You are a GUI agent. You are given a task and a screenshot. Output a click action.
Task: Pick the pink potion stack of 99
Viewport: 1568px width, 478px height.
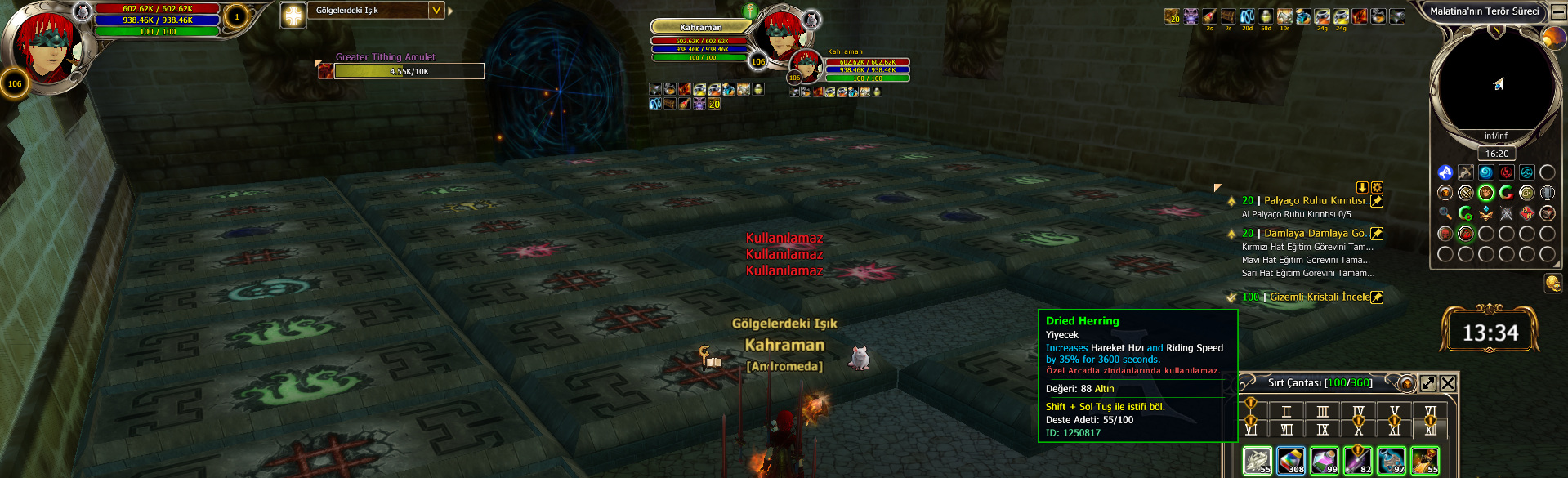[1325, 460]
